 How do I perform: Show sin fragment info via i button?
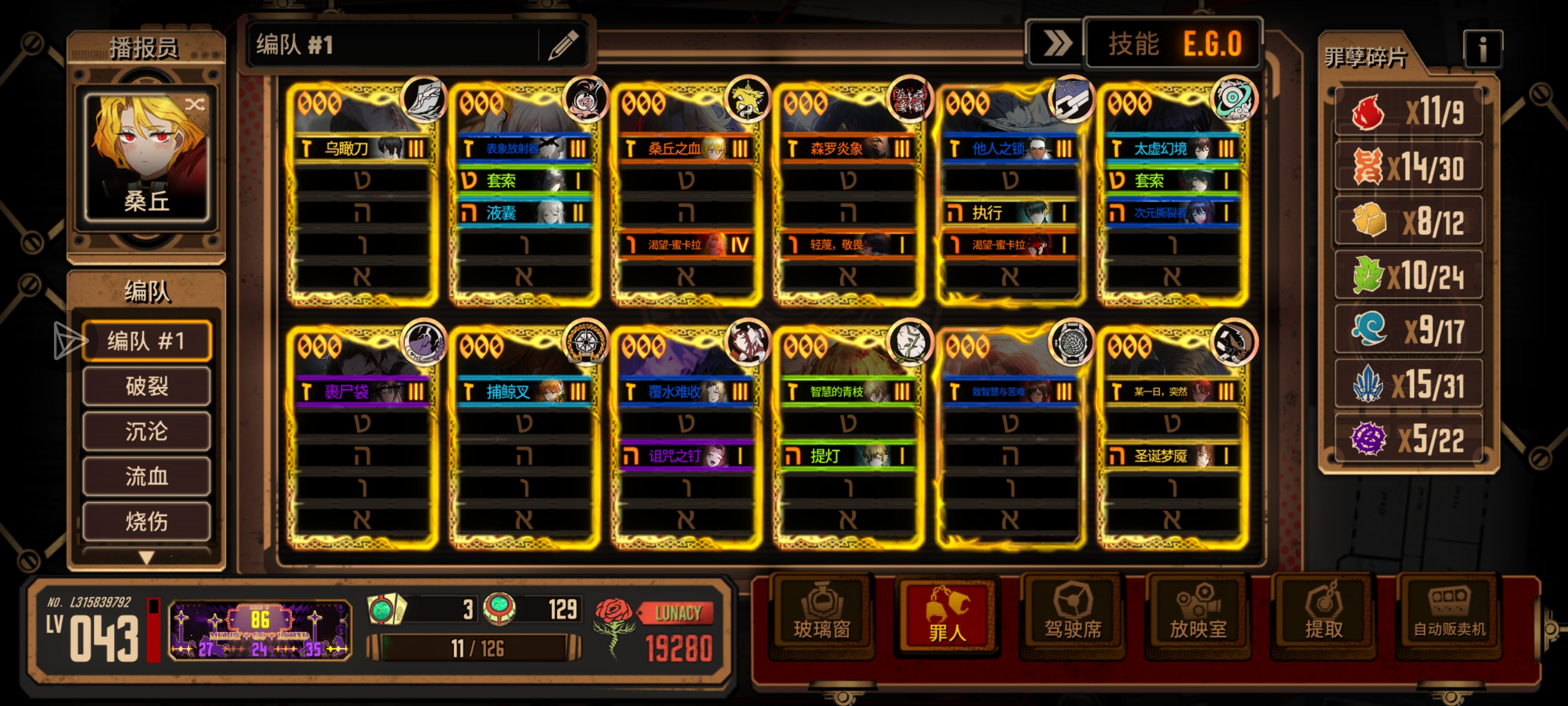coord(1482,49)
